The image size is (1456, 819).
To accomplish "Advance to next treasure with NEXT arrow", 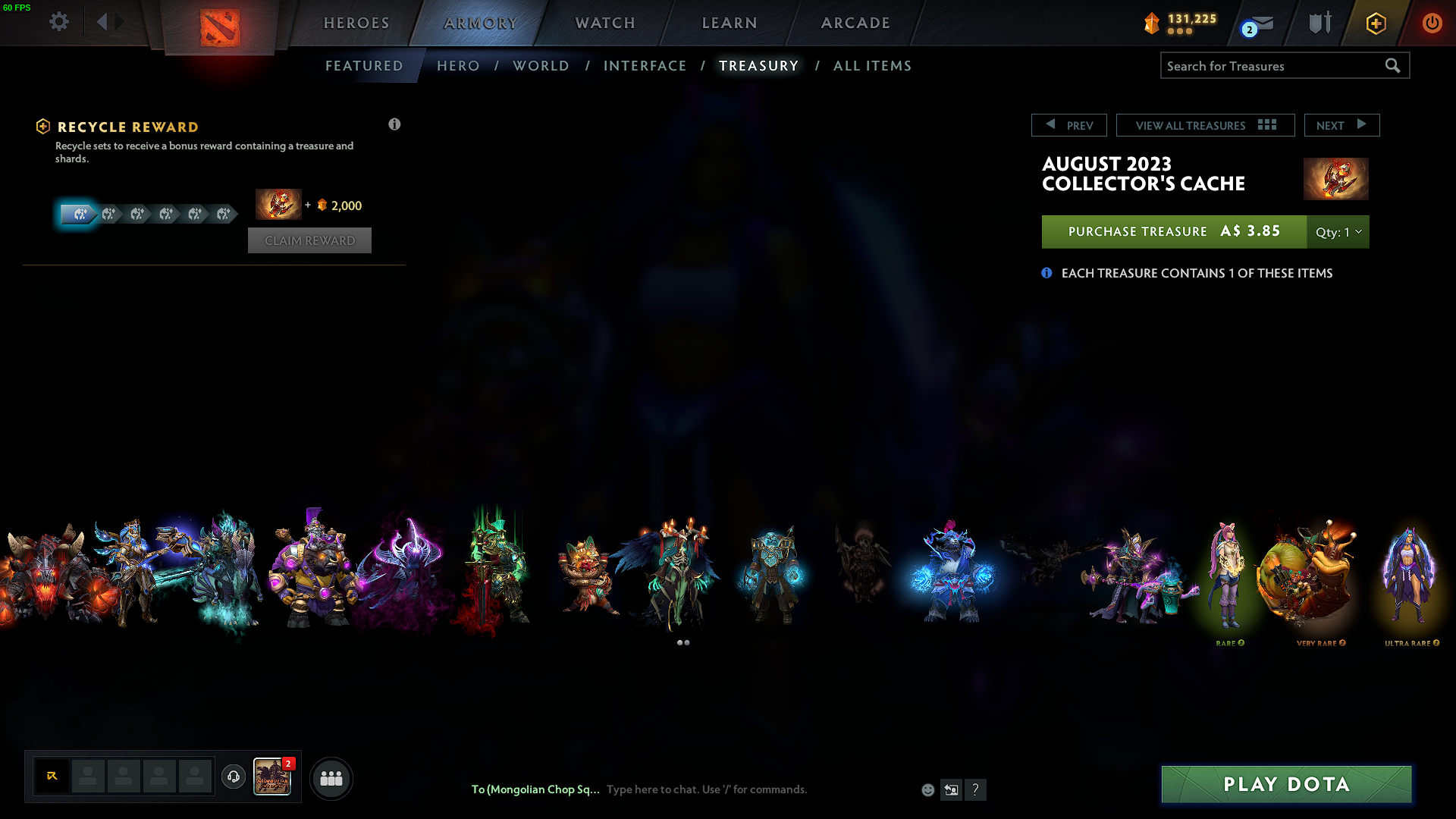I will (x=1341, y=124).
